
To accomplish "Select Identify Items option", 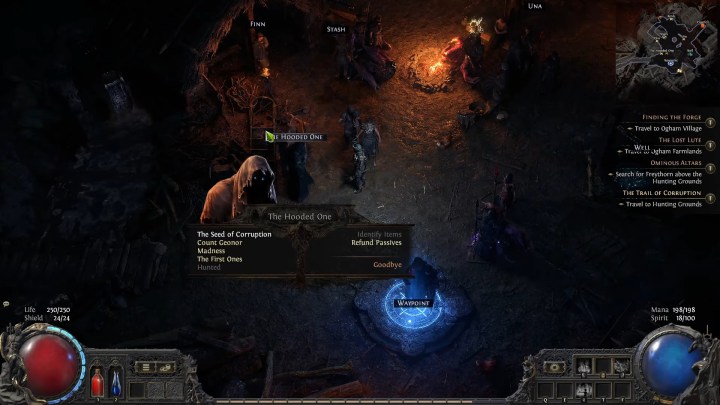I will point(379,234).
